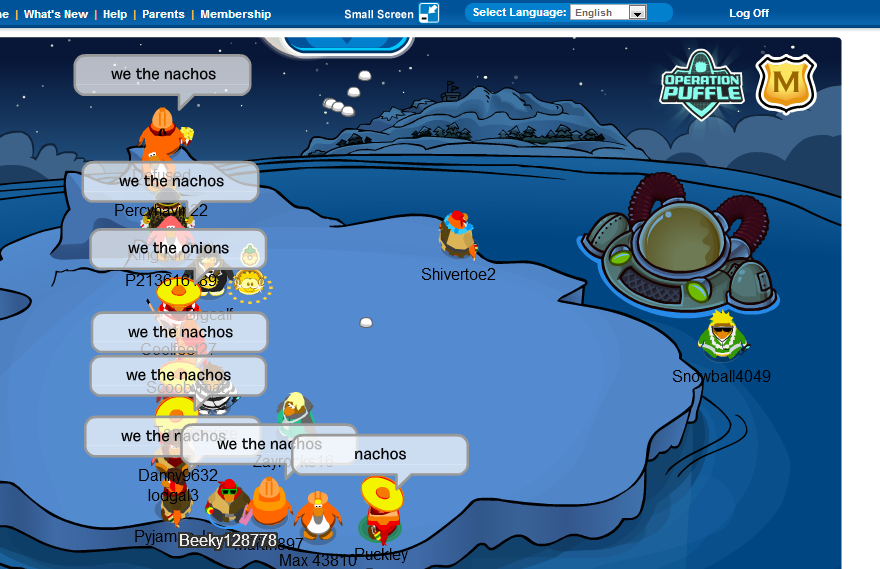Go to the Membership page
Screen dimensions: 880x569
tap(235, 14)
